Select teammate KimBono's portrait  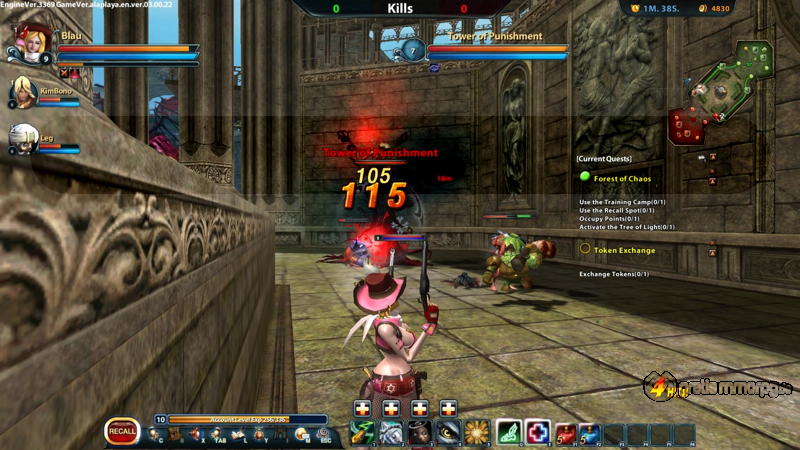click(23, 93)
